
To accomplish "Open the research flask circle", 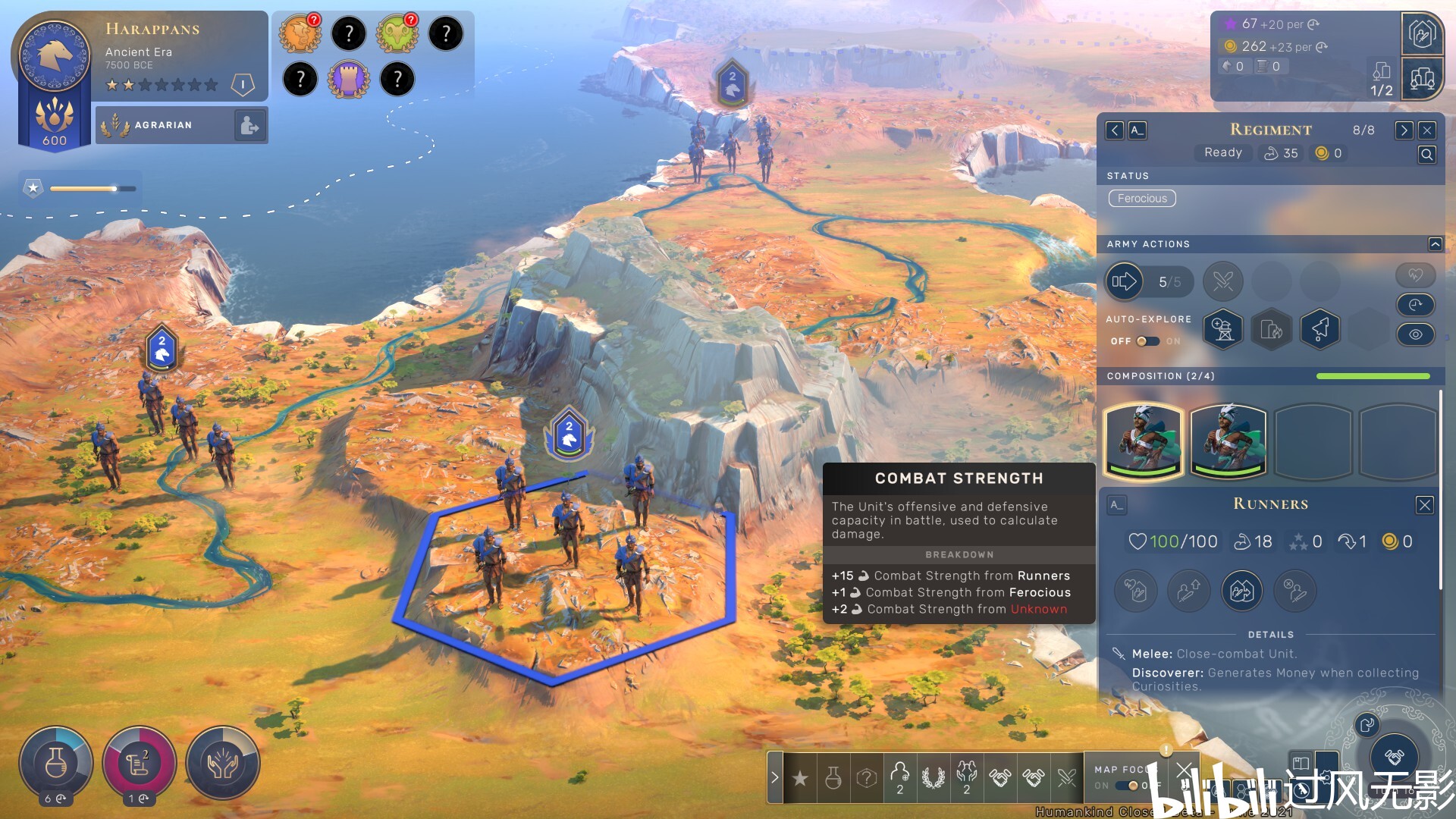I will coord(56,764).
